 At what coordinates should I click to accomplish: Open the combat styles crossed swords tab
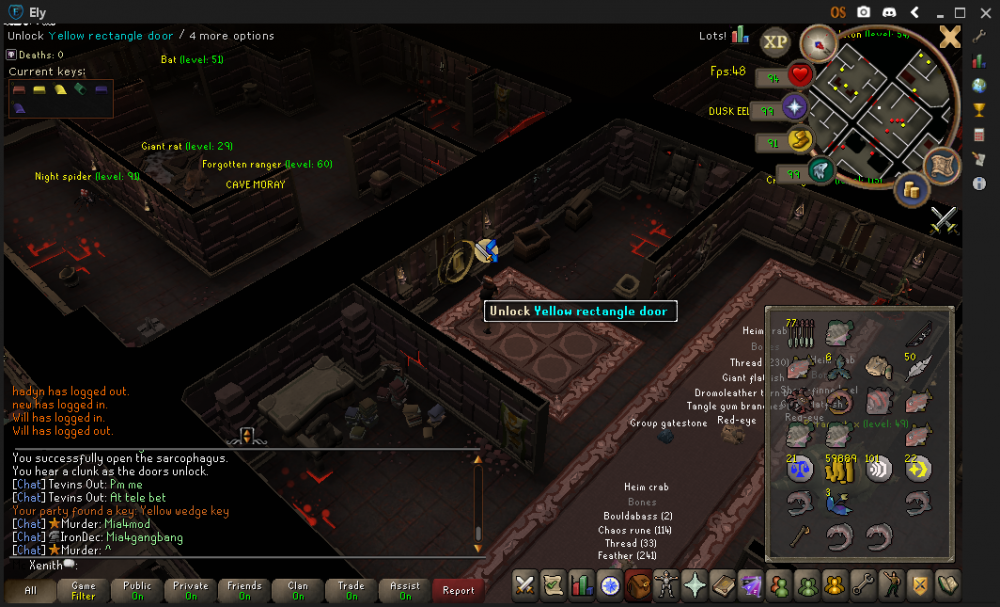tap(526, 584)
